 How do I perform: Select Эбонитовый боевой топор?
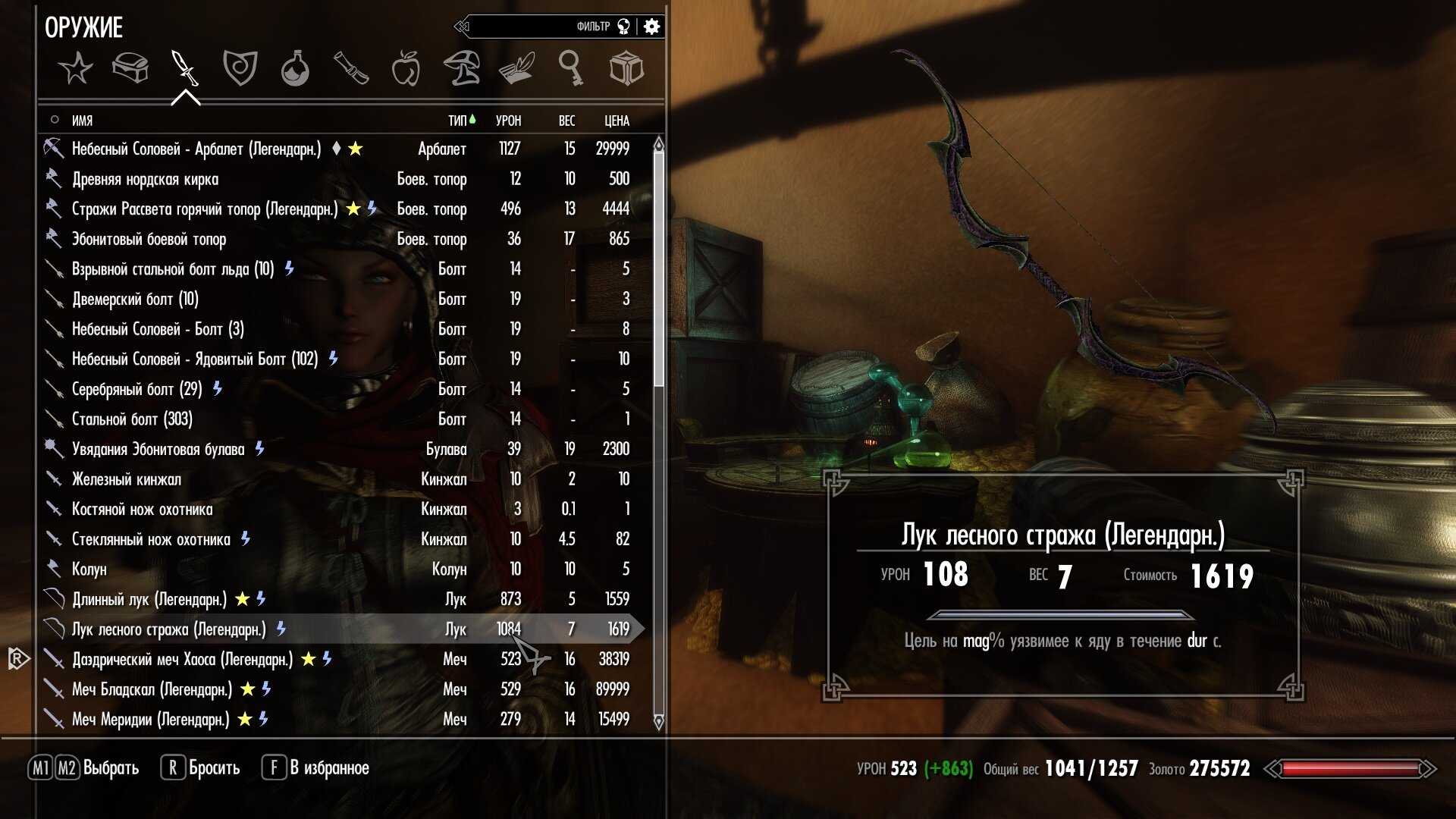click(x=149, y=239)
